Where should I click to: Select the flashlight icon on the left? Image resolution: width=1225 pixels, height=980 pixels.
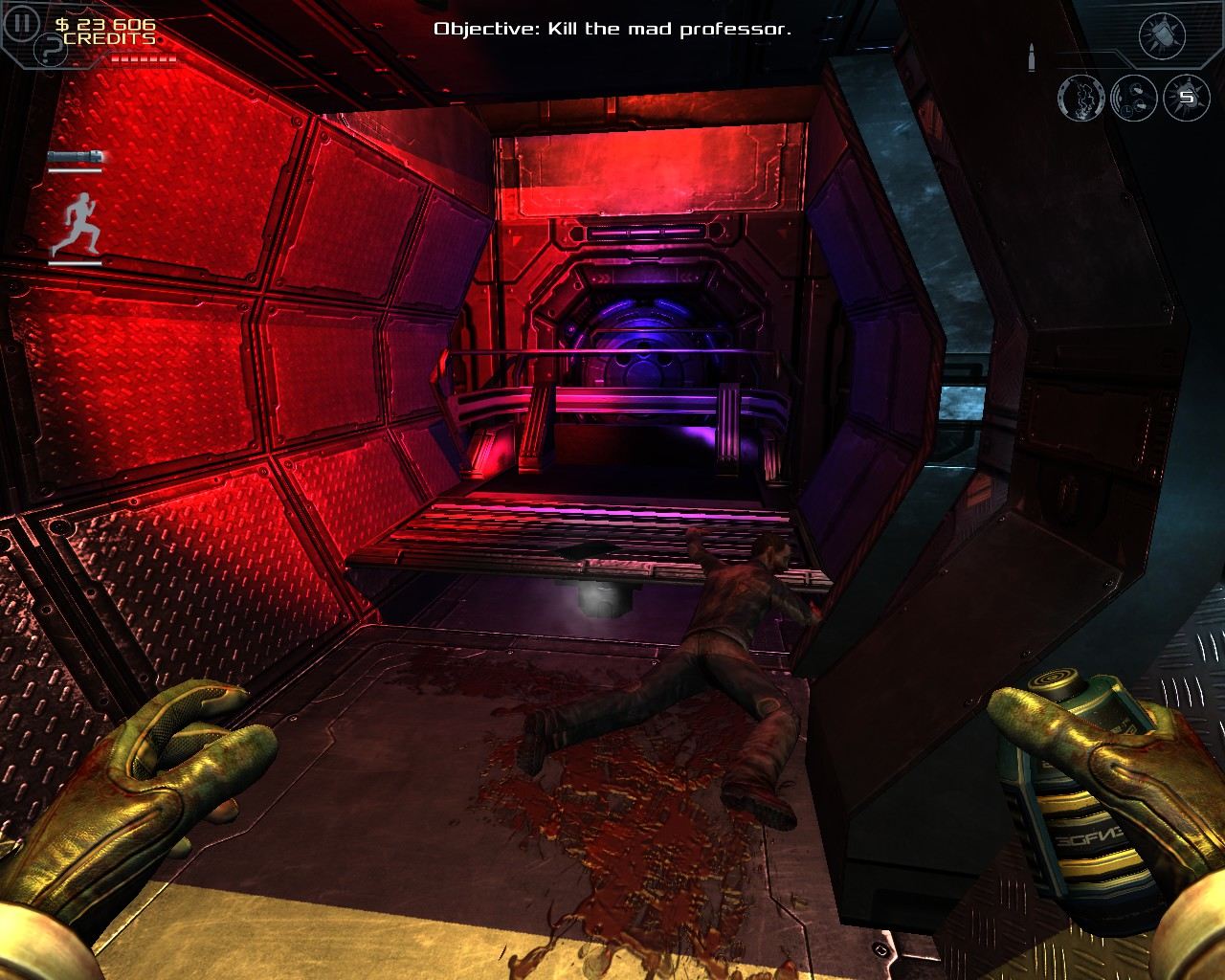(x=77, y=156)
